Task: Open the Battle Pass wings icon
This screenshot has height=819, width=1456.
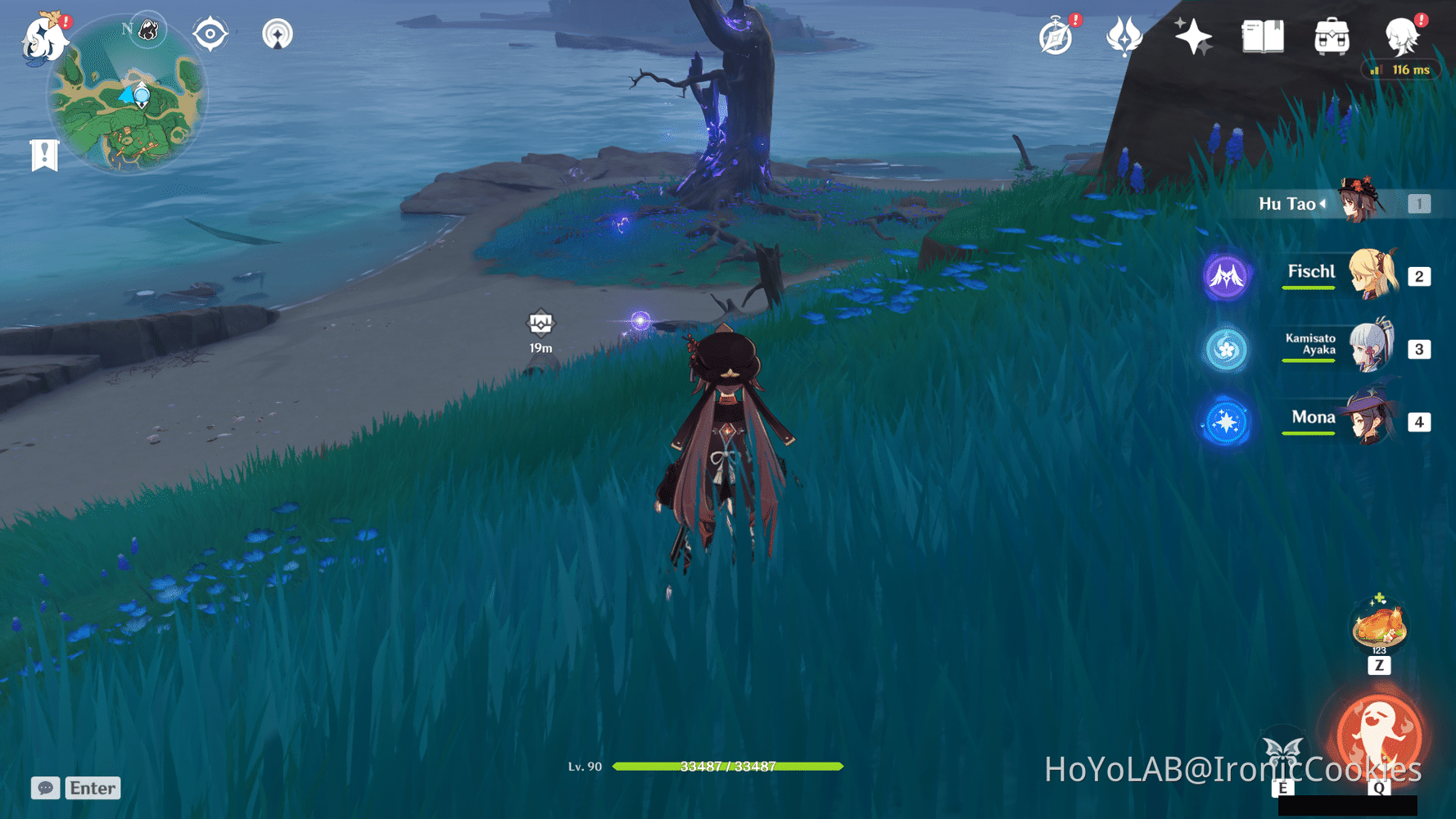Action: point(1125,36)
